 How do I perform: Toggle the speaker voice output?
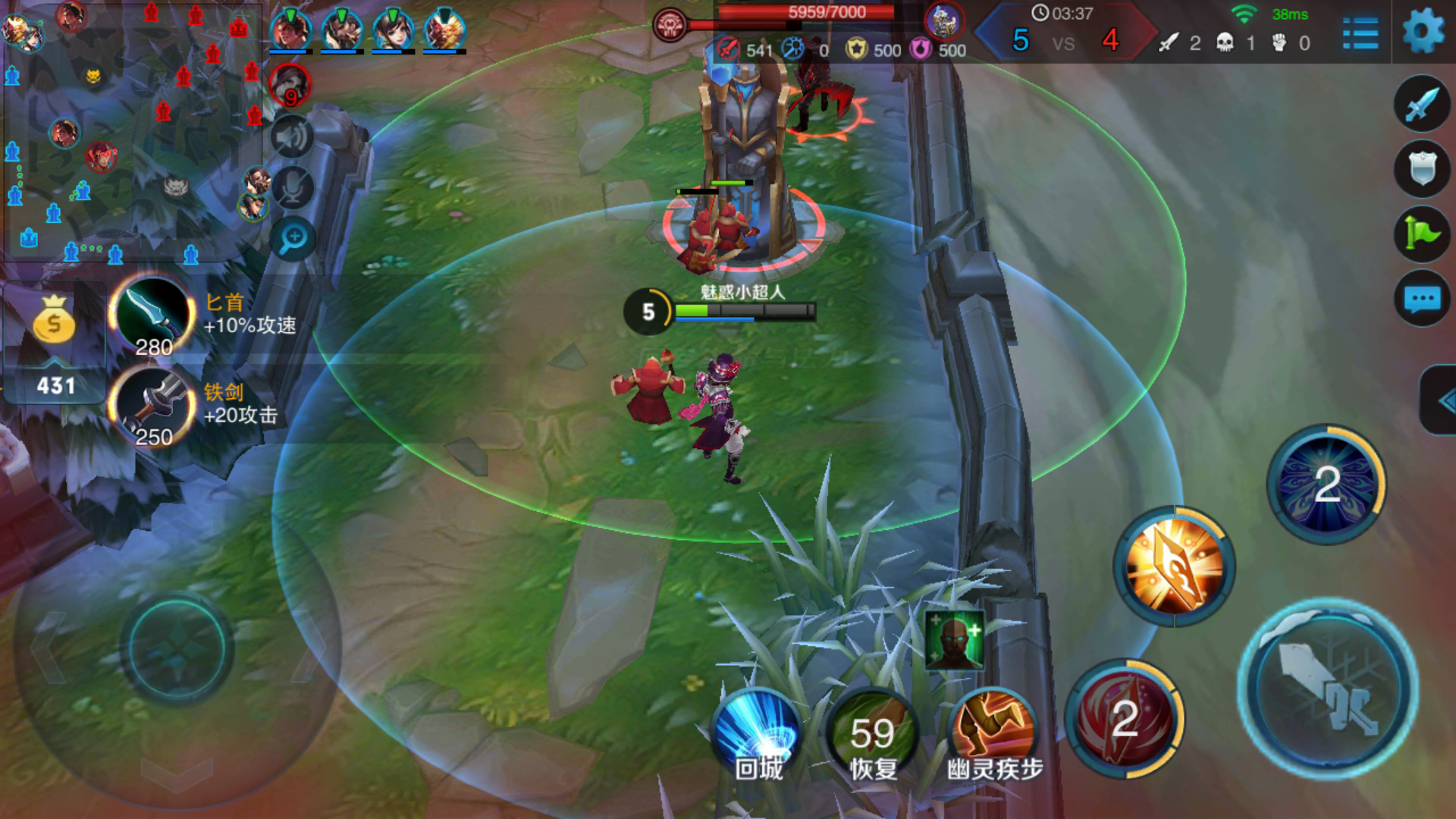(293, 137)
